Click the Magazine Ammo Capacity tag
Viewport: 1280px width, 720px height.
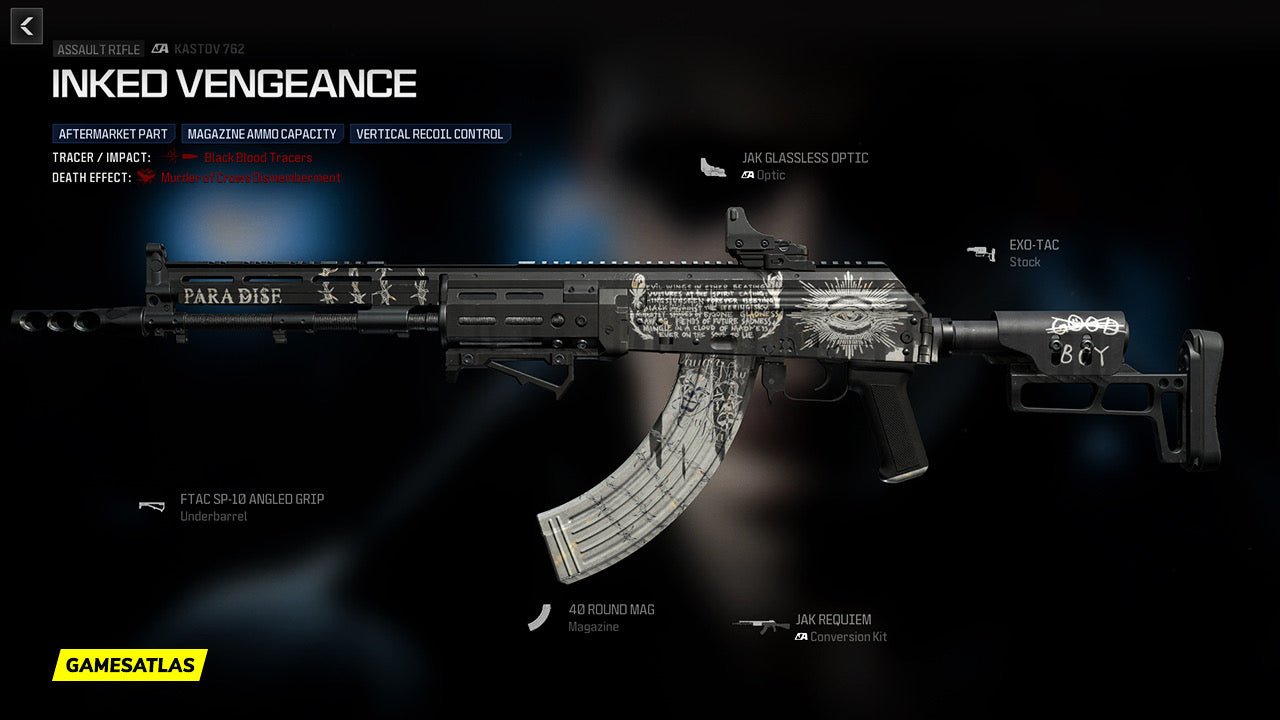(262, 134)
